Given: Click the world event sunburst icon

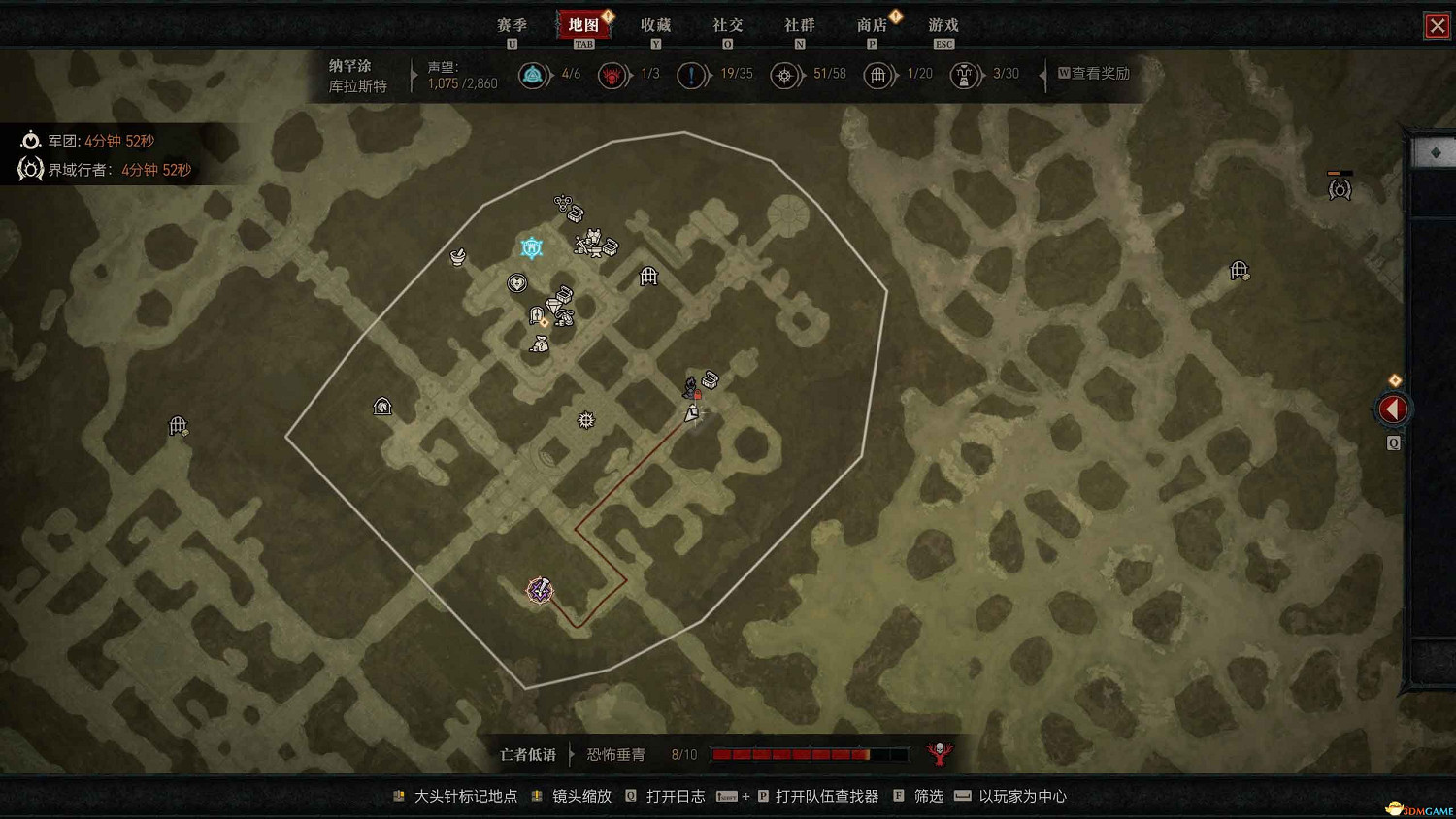Looking at the screenshot, I should [x=585, y=420].
